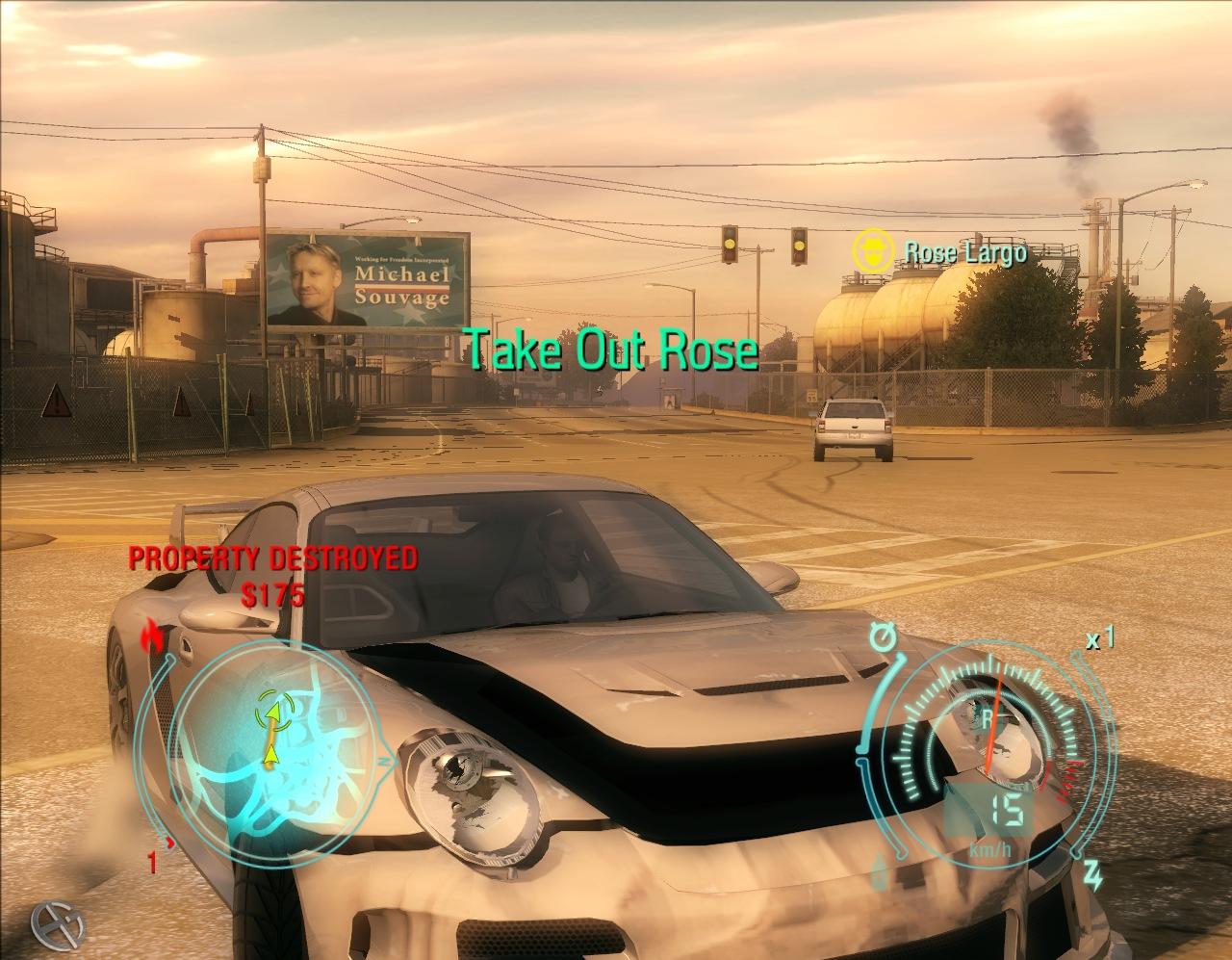Click the stopwatch speedbreaker icon
The width and height of the screenshot is (1232, 960).
pos(881,636)
